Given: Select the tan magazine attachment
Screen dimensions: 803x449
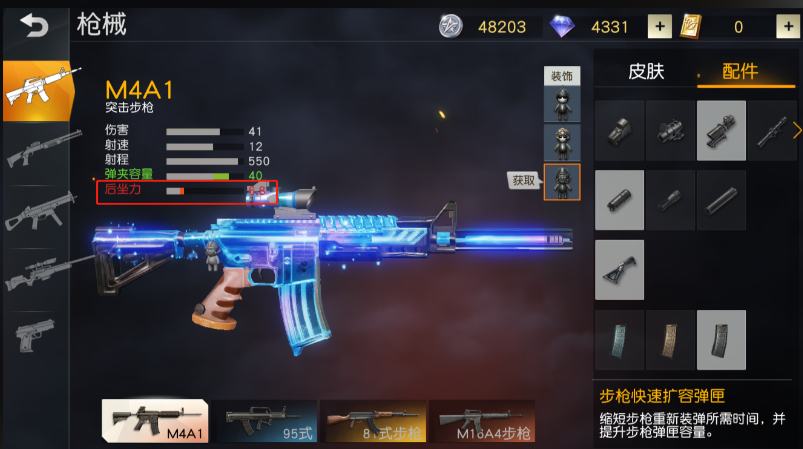Looking at the screenshot, I should pos(670,339).
